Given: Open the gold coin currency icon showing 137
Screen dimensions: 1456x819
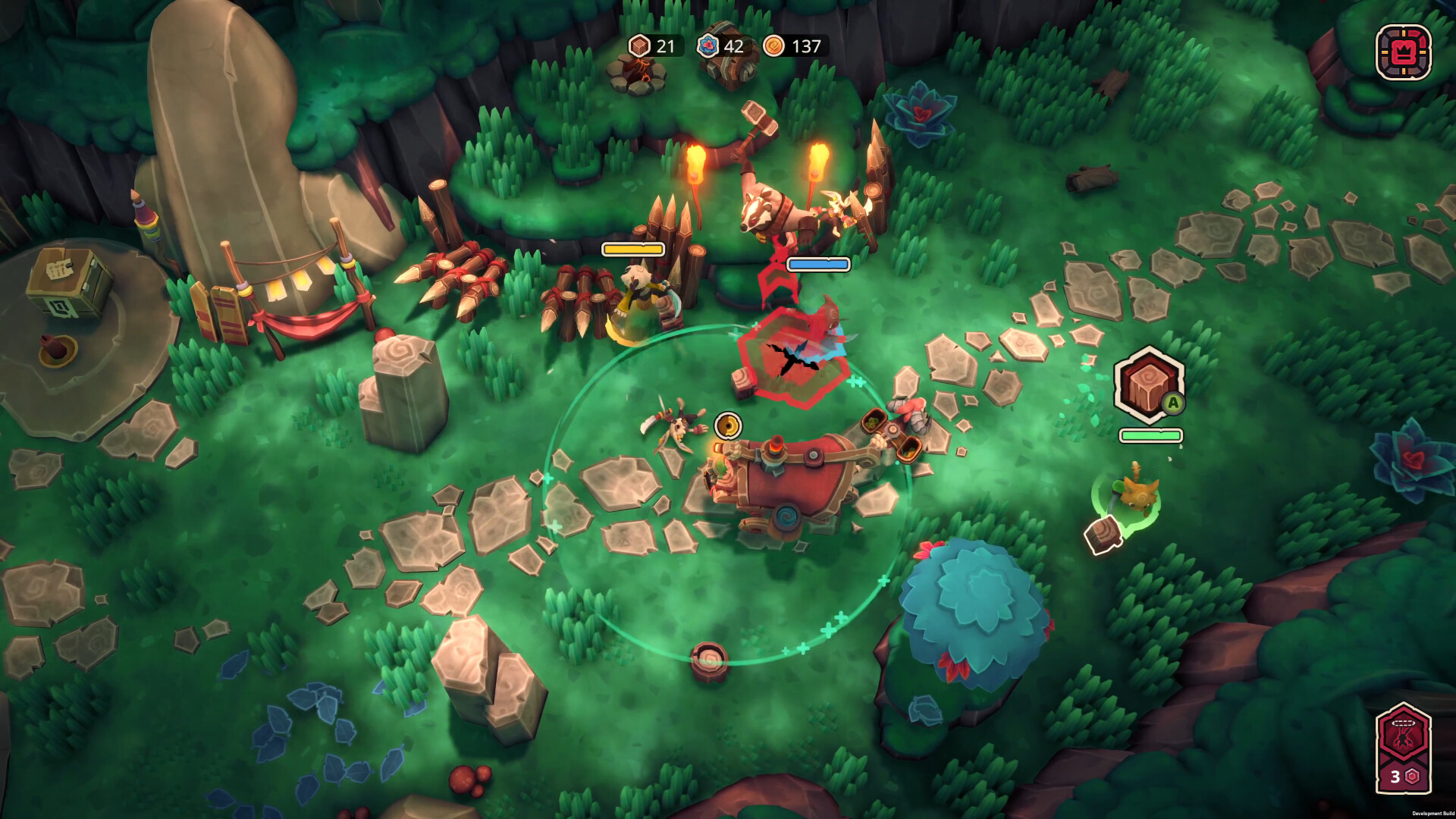Looking at the screenshot, I should click(x=773, y=46).
